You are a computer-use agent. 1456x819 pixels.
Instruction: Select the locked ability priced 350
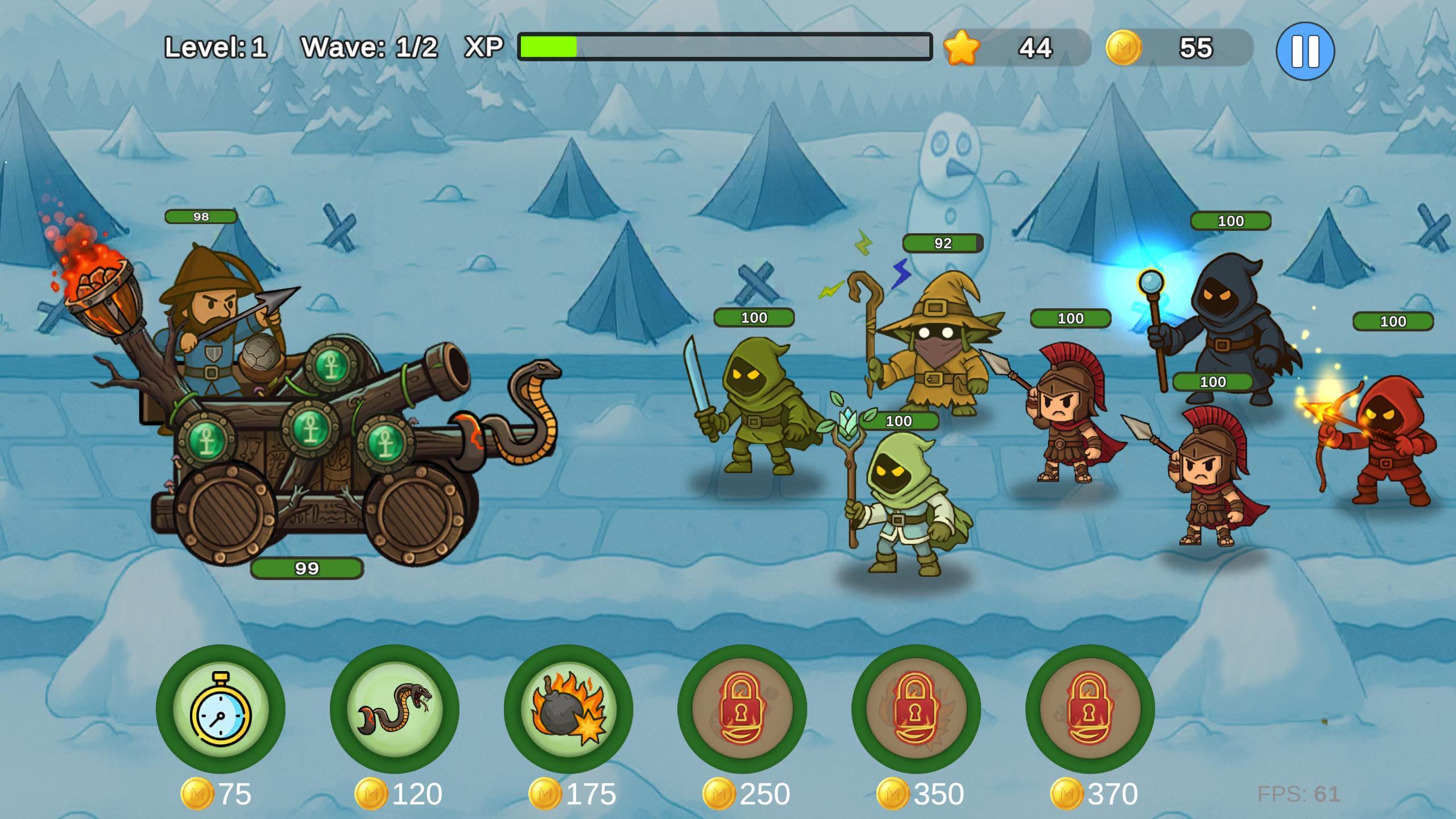(x=916, y=709)
